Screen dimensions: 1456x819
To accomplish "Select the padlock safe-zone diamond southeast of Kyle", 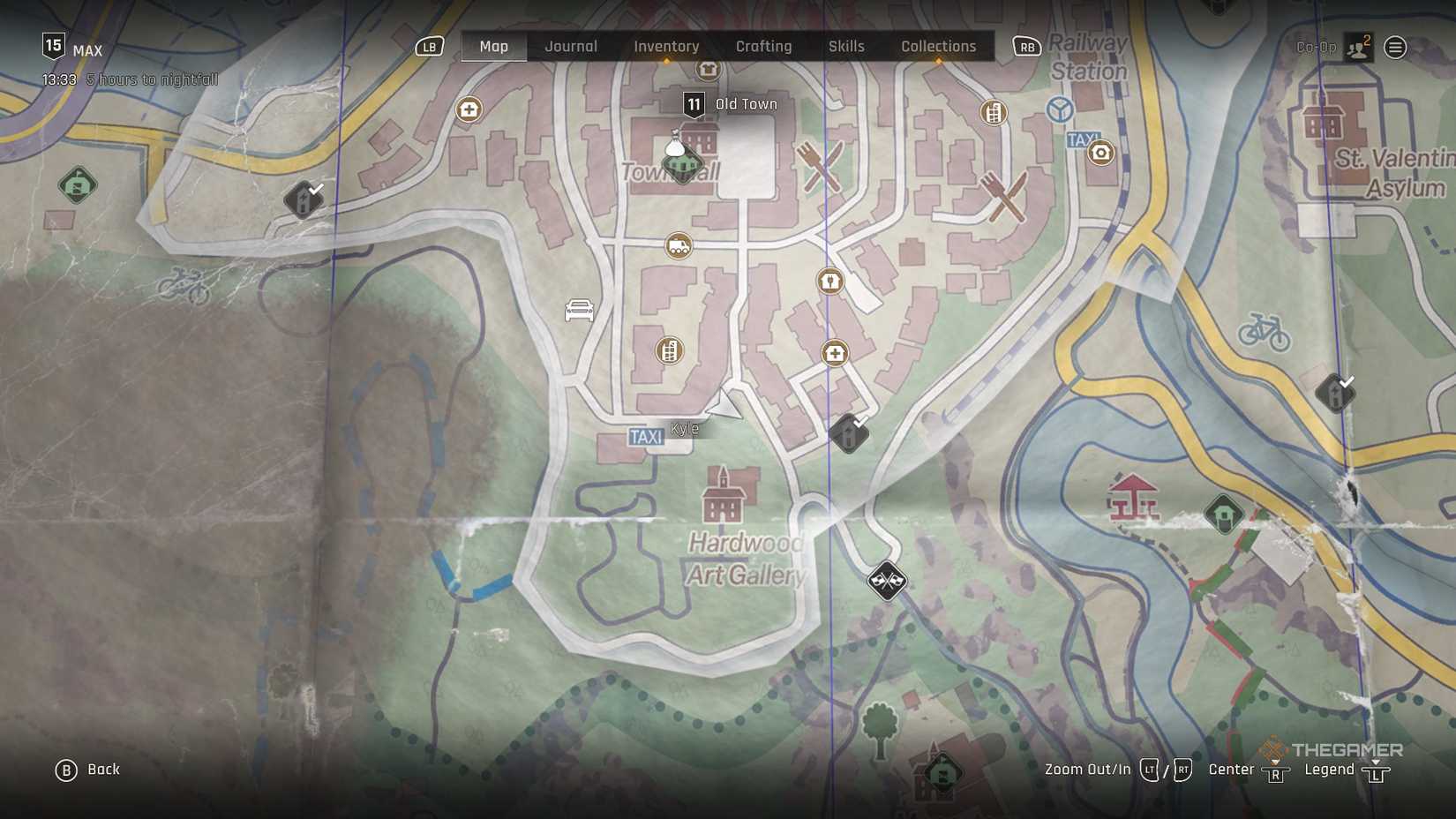I will click(x=849, y=433).
